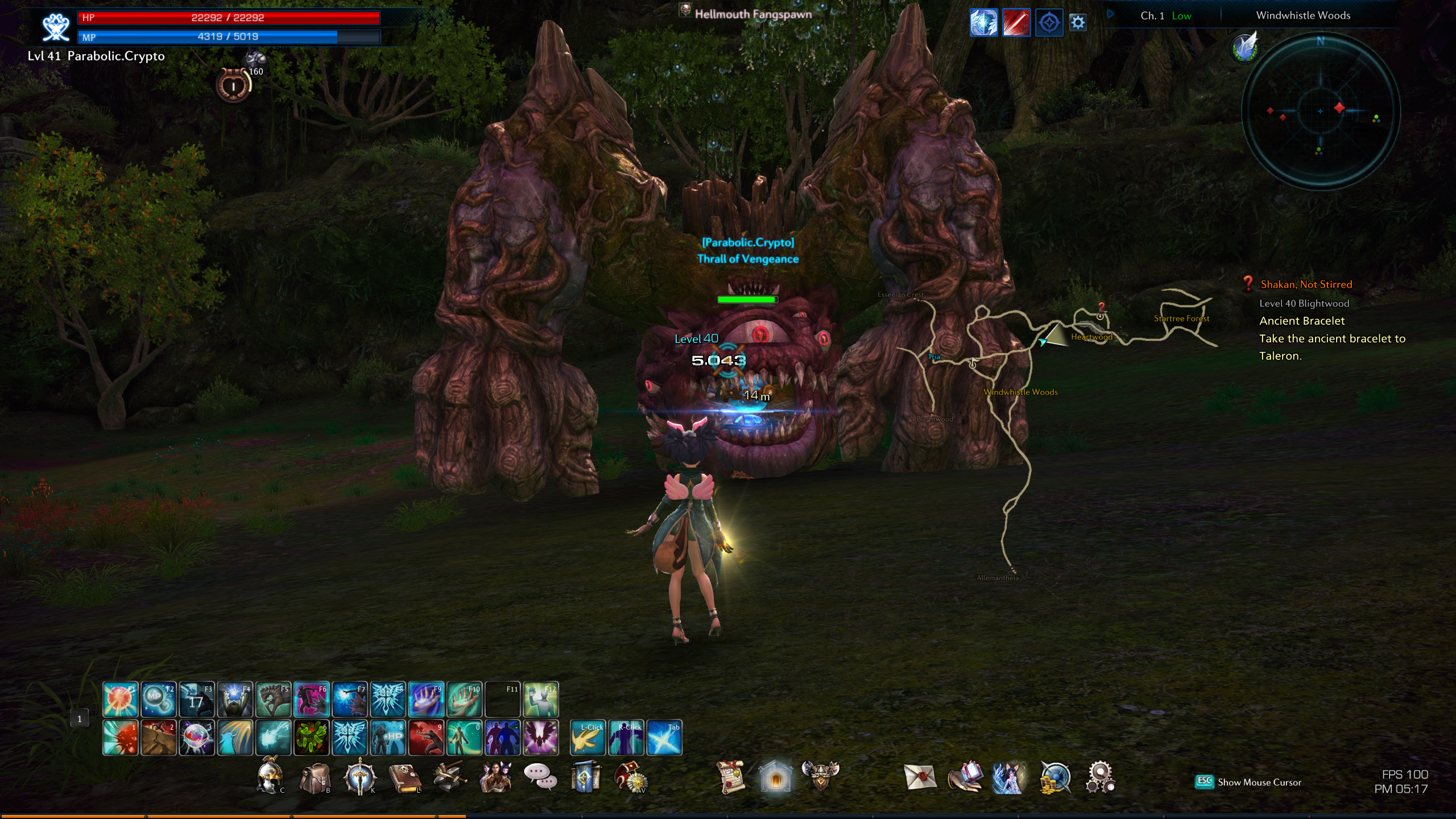Image resolution: width=1456 pixels, height=819 pixels.
Task: Open the speech bubbles chat menu
Action: 539,777
